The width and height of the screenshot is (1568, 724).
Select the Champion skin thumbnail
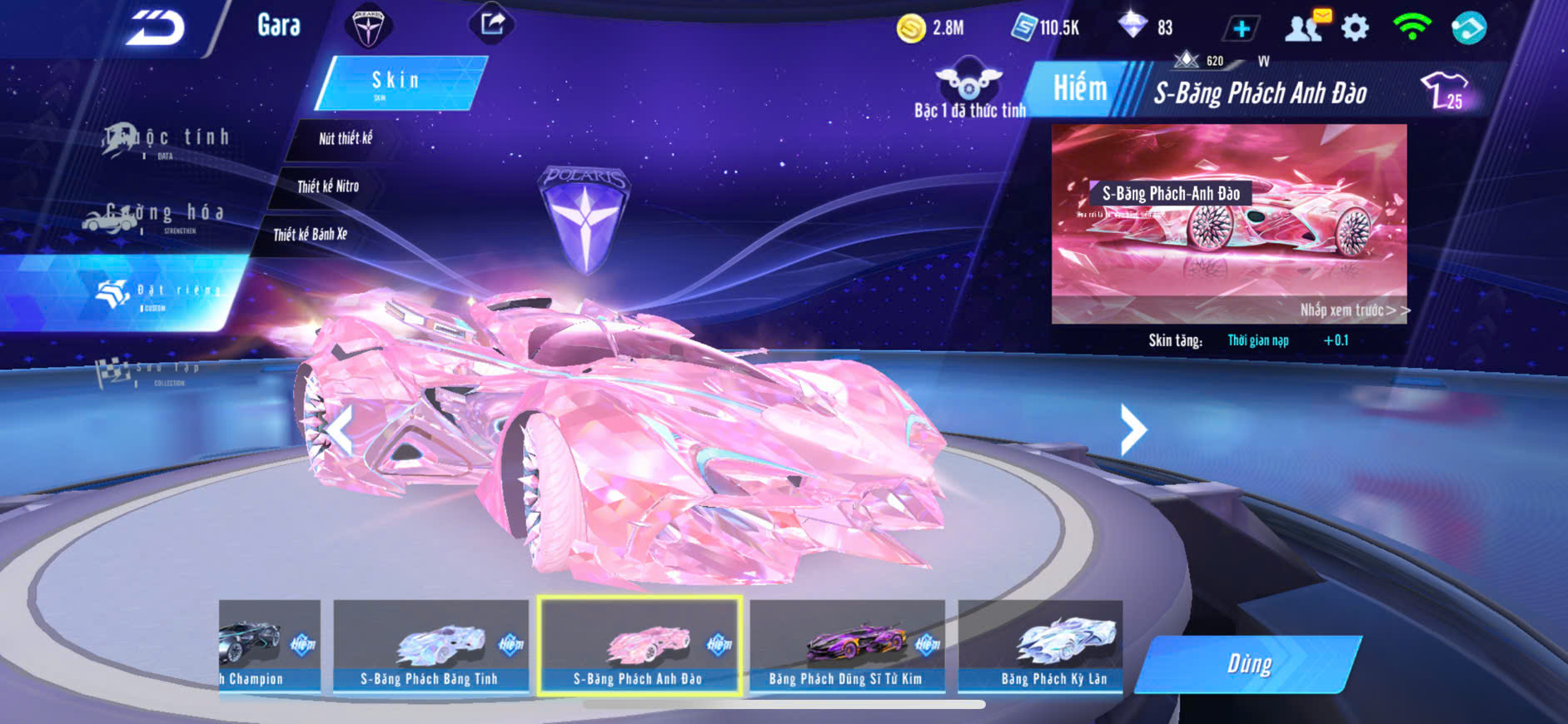pyautogui.click(x=268, y=647)
